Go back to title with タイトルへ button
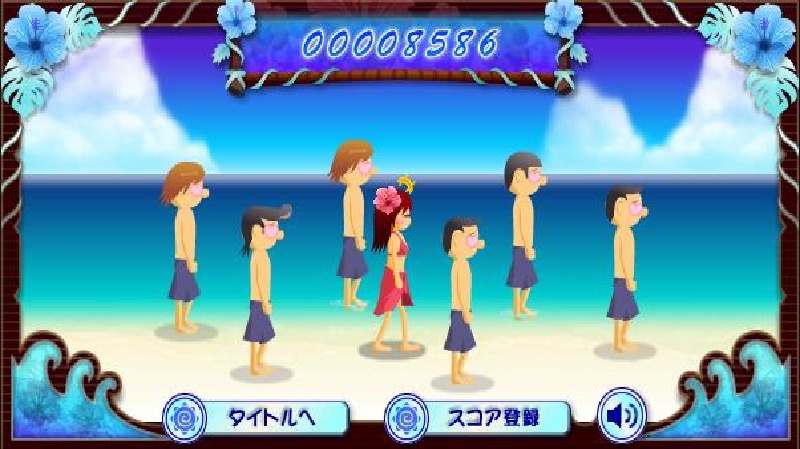Image resolution: width=800 pixels, height=449 pixels. [x=258, y=416]
